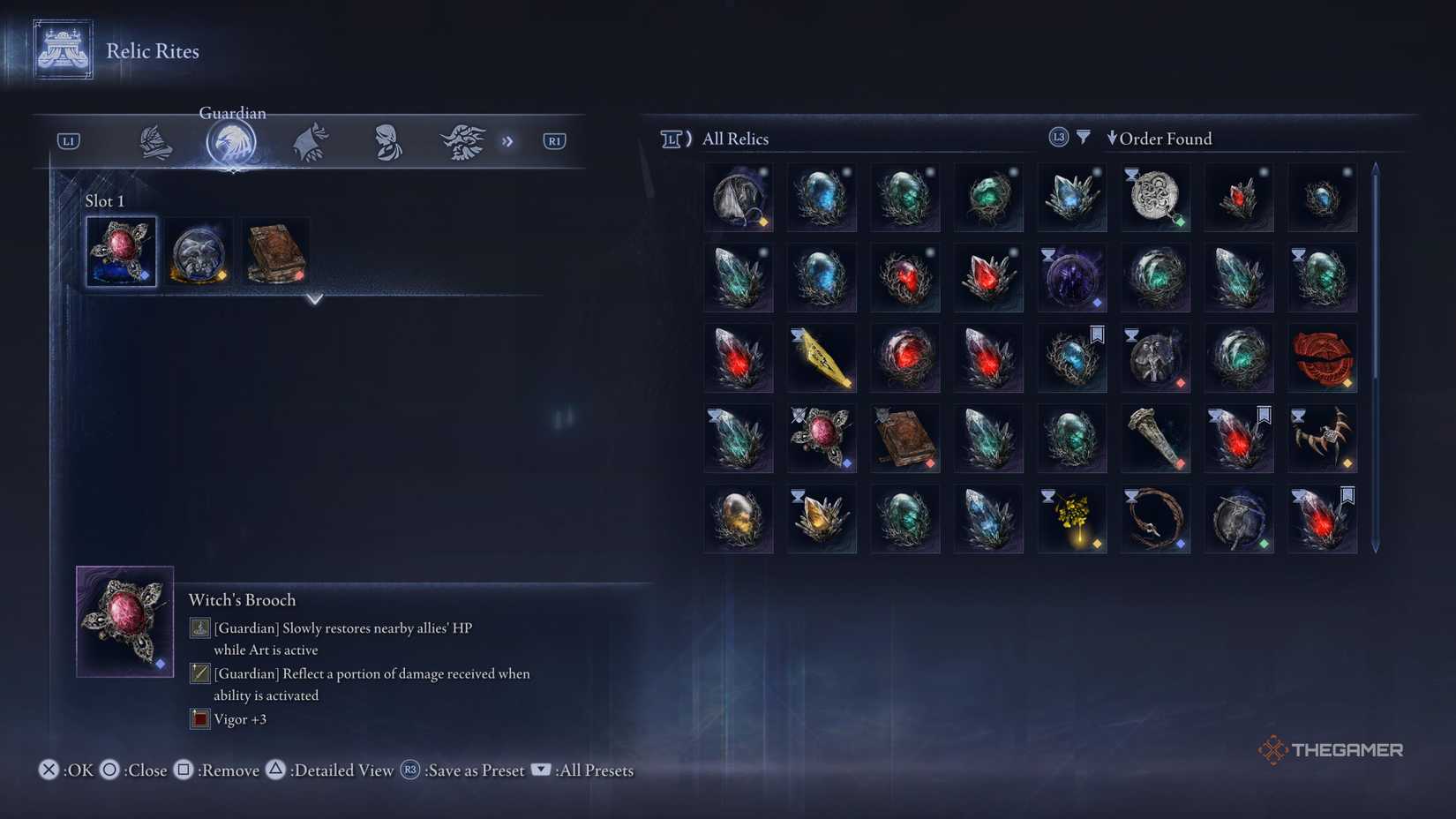
Task: Expand the slot list via the down chevron
Action: point(315,300)
